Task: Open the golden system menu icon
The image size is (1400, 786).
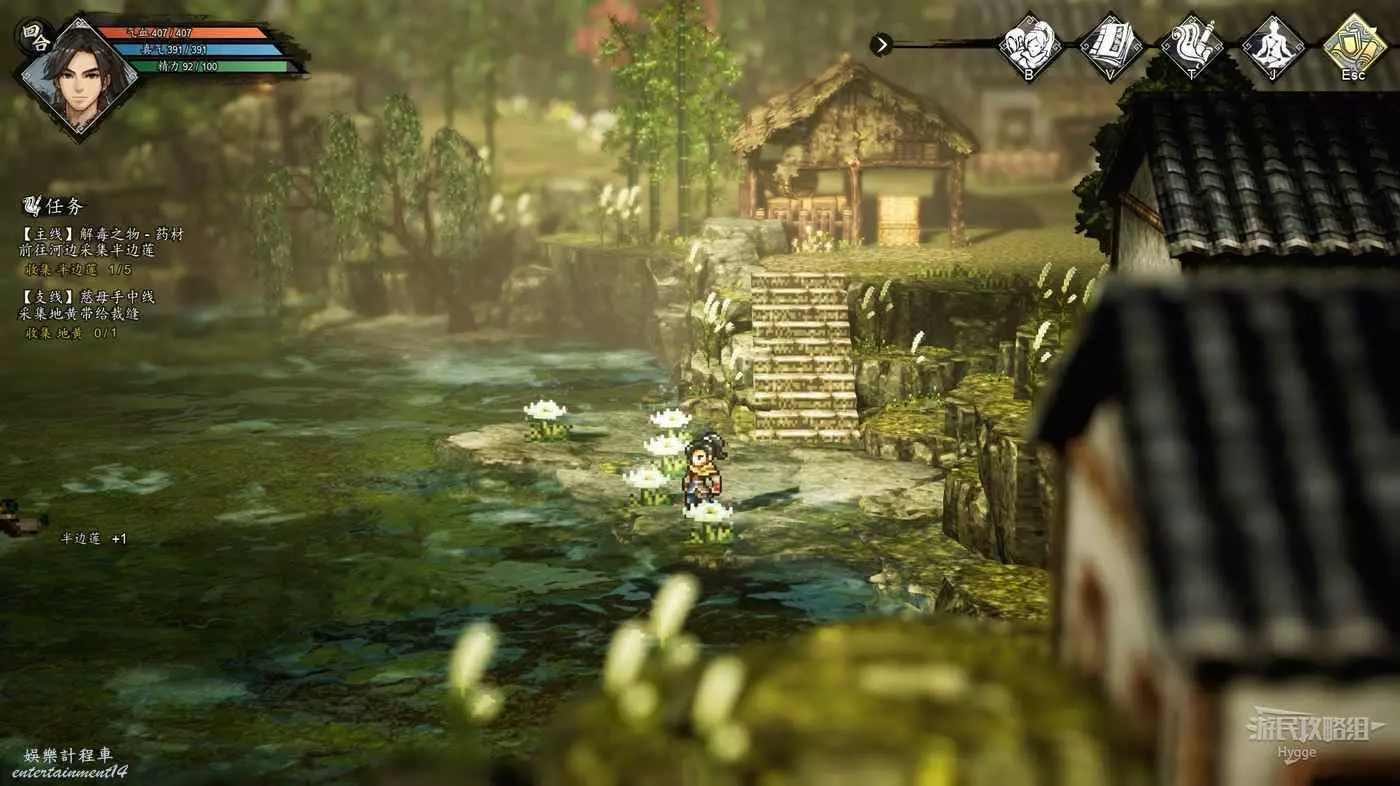Action: pos(1354,44)
